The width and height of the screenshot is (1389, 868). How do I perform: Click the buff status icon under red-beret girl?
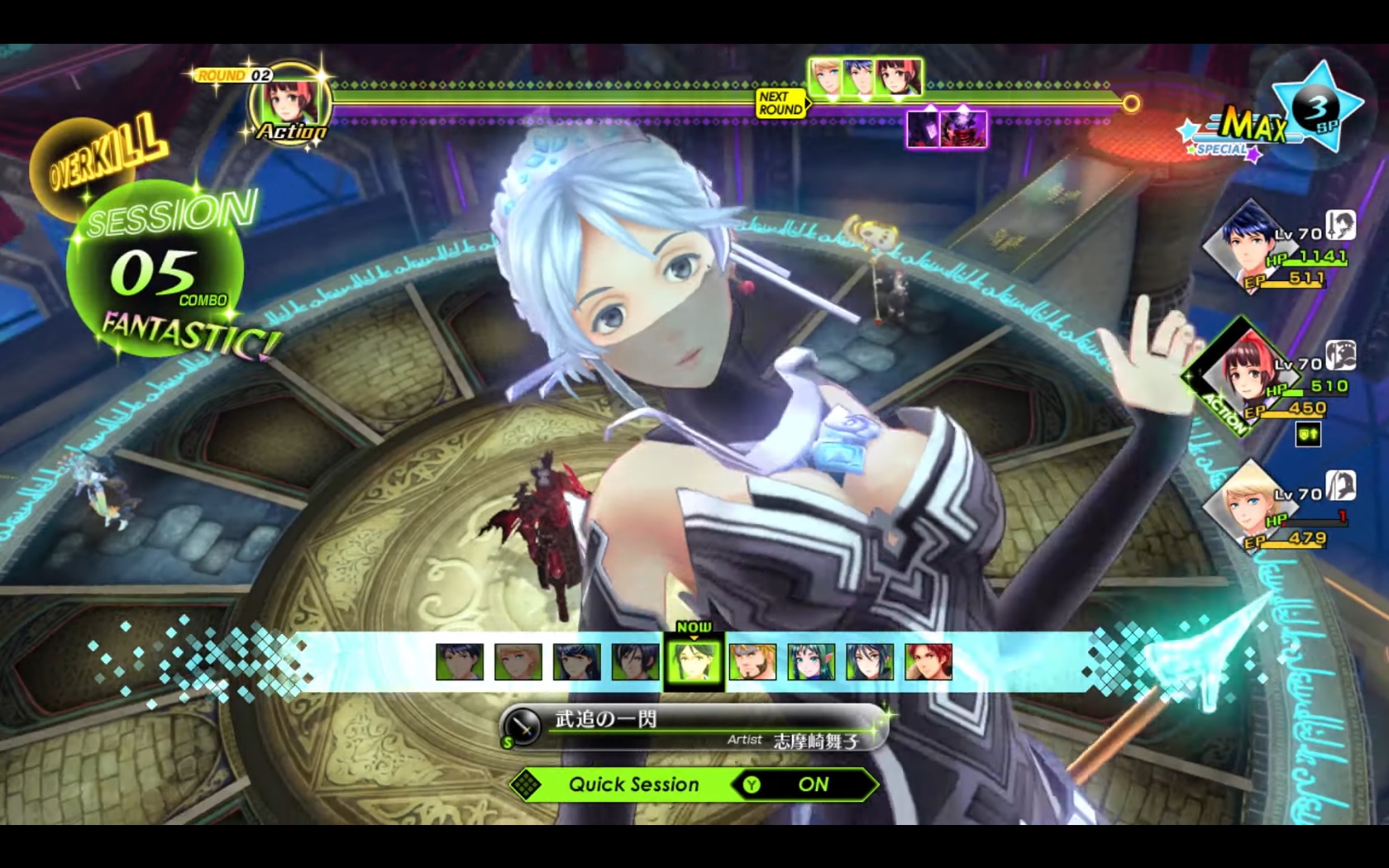tap(1307, 435)
